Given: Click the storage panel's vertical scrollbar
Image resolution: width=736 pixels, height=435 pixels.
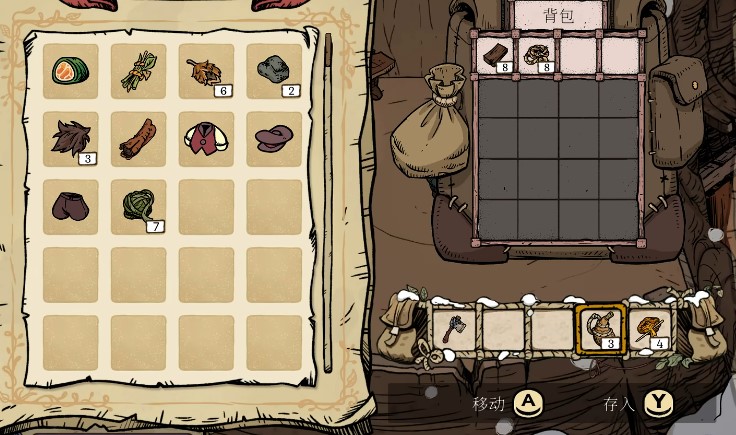Looking at the screenshot, I should pyautogui.click(x=327, y=200).
